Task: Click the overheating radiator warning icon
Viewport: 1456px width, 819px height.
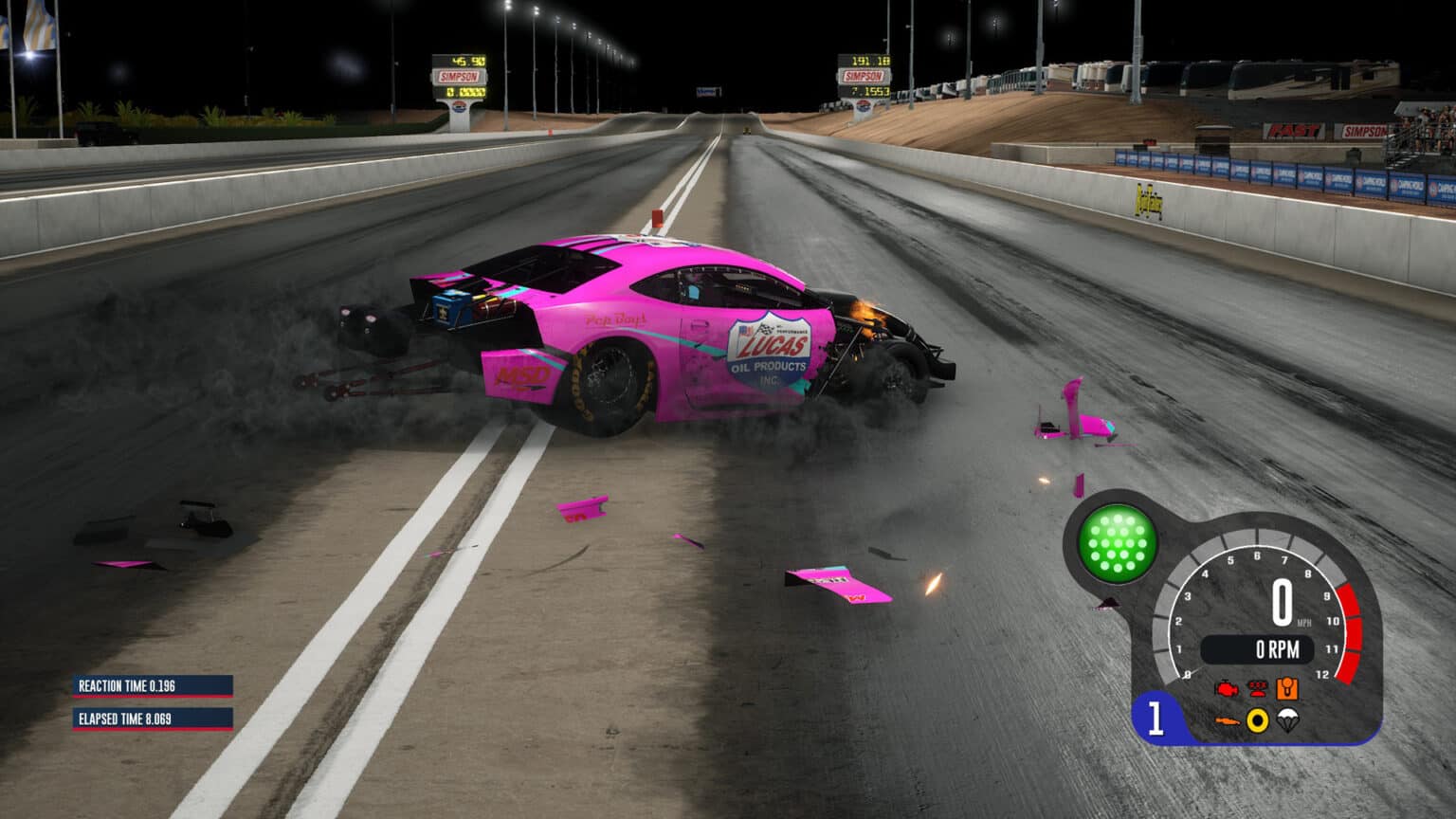Action: point(1258,689)
